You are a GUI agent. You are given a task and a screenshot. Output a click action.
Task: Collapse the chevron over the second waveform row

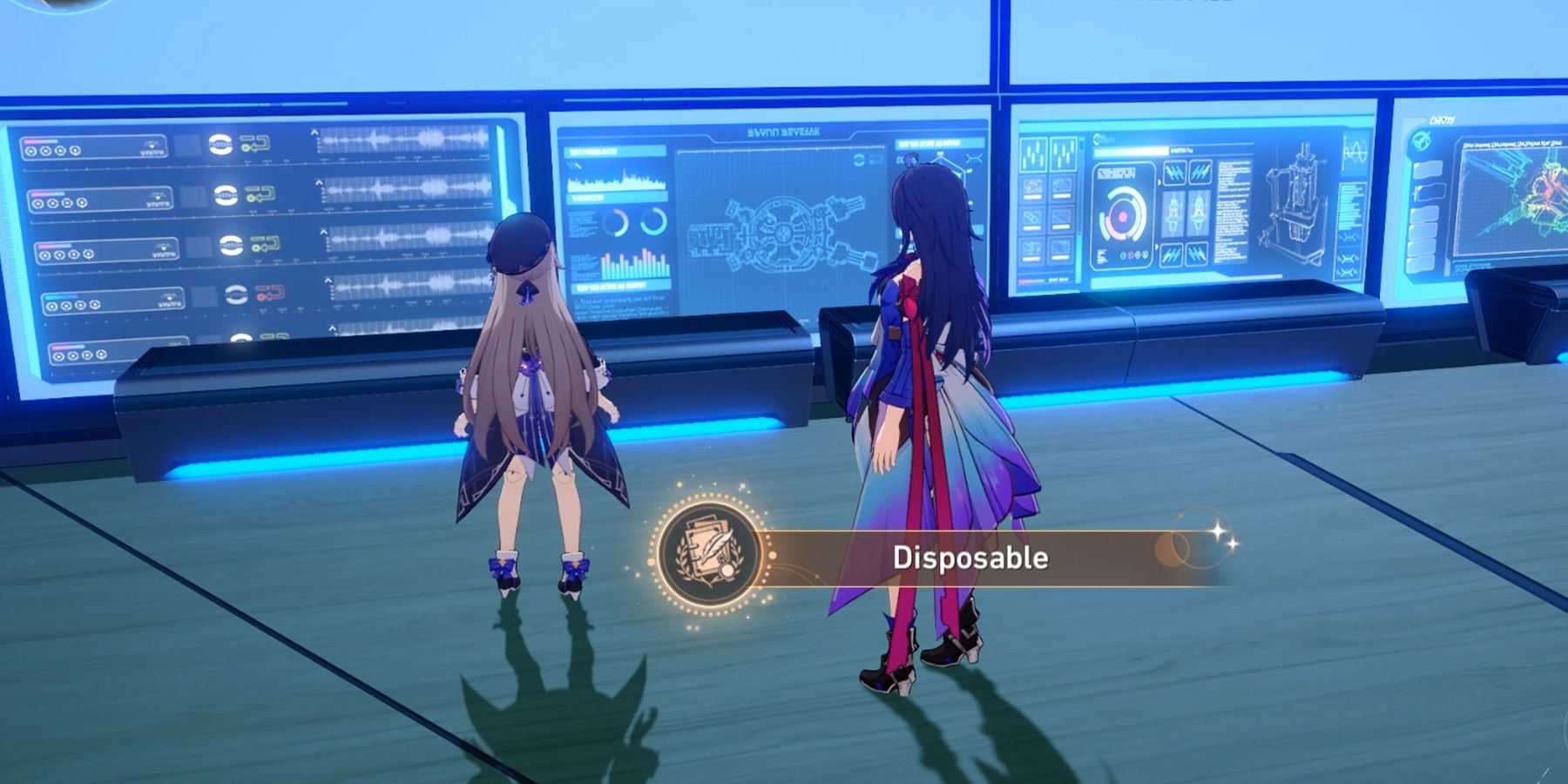pos(318,182)
